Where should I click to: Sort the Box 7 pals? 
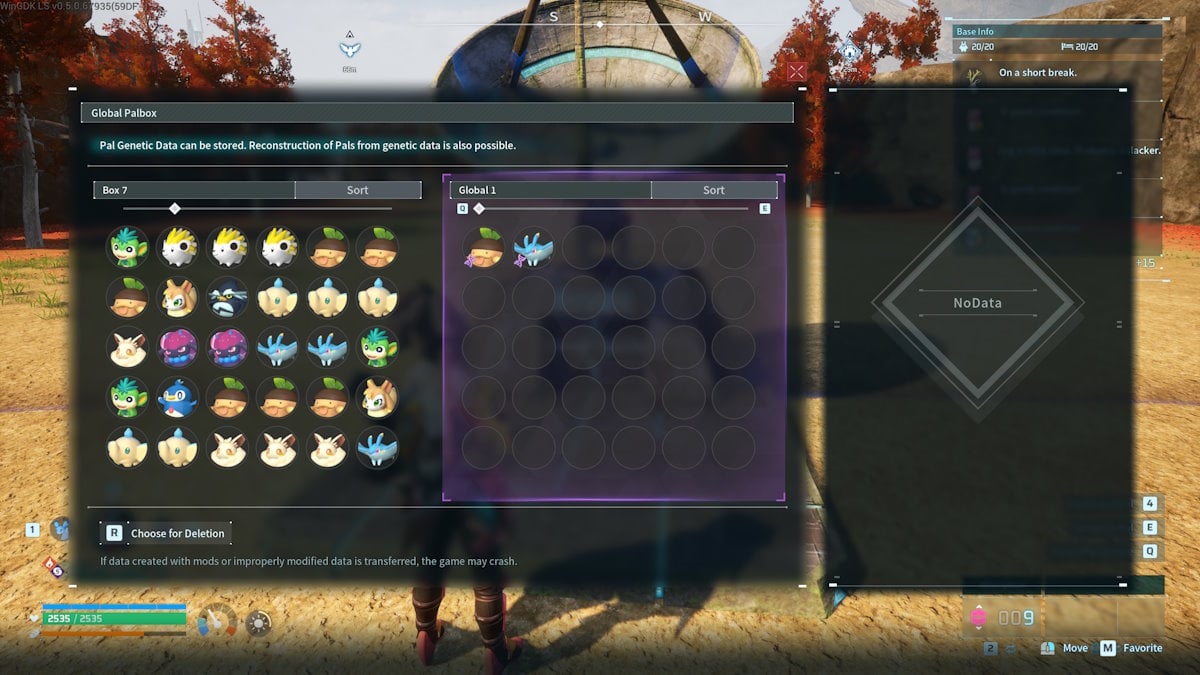[357, 190]
